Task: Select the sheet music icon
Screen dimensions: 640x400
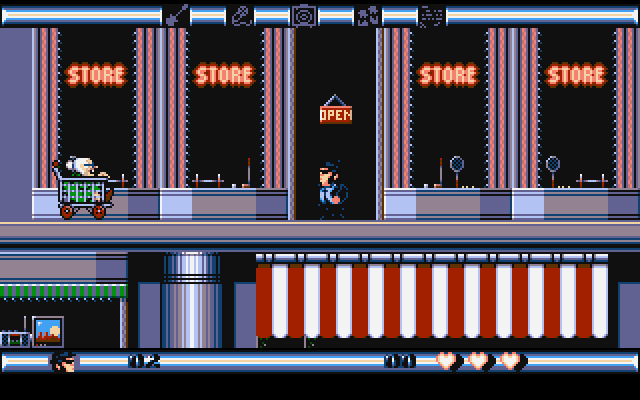Action: point(431,15)
